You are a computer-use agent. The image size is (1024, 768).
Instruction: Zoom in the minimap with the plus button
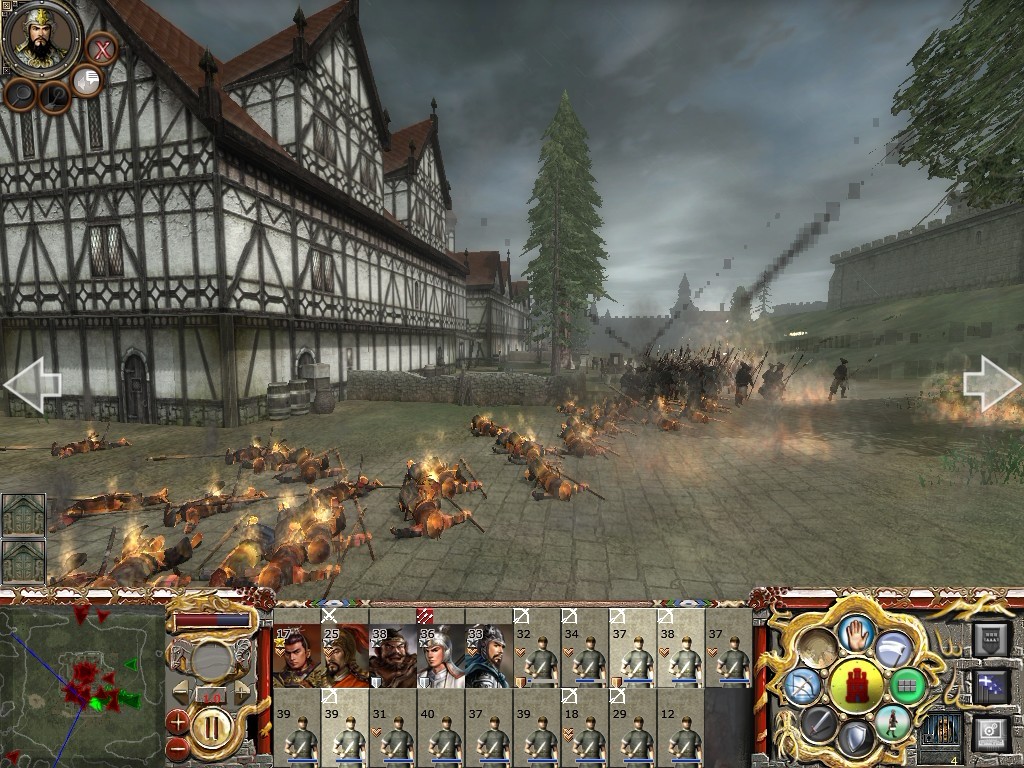click(x=178, y=720)
